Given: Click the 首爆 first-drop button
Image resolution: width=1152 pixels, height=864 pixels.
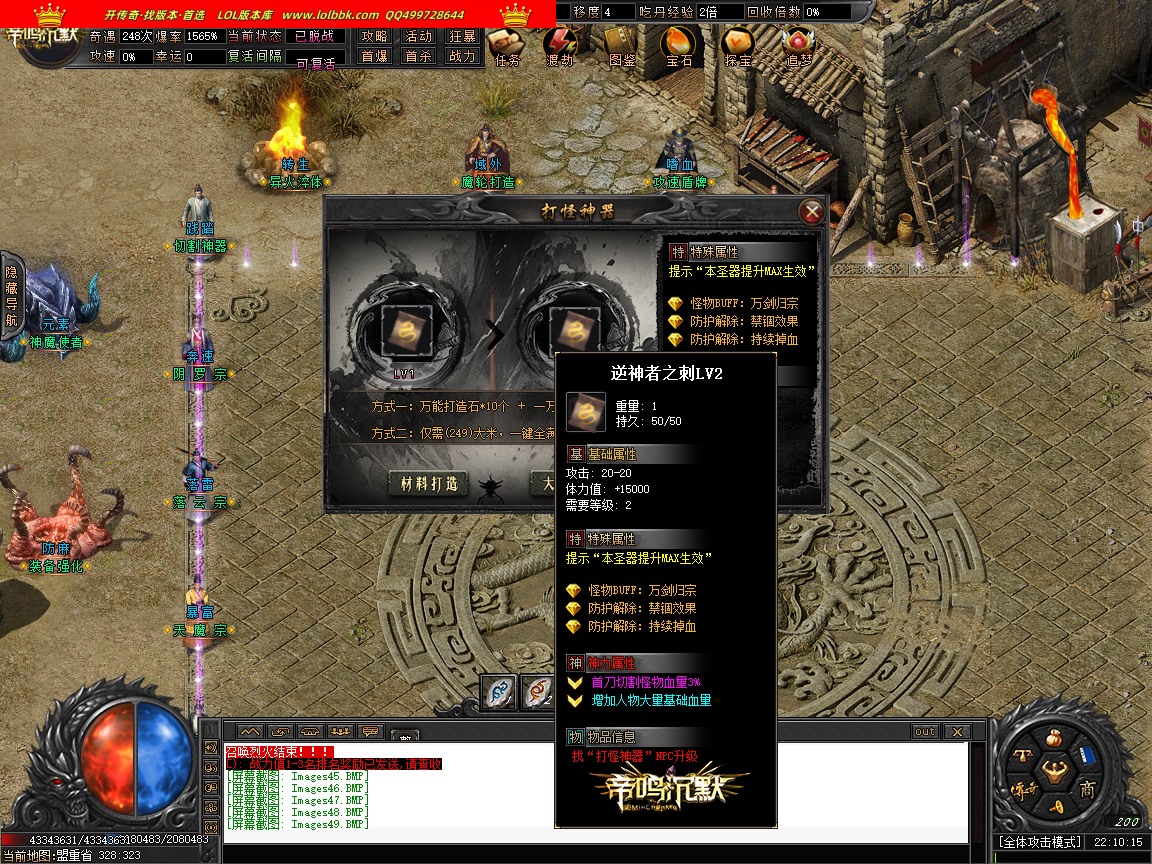Looking at the screenshot, I should click(x=375, y=57).
